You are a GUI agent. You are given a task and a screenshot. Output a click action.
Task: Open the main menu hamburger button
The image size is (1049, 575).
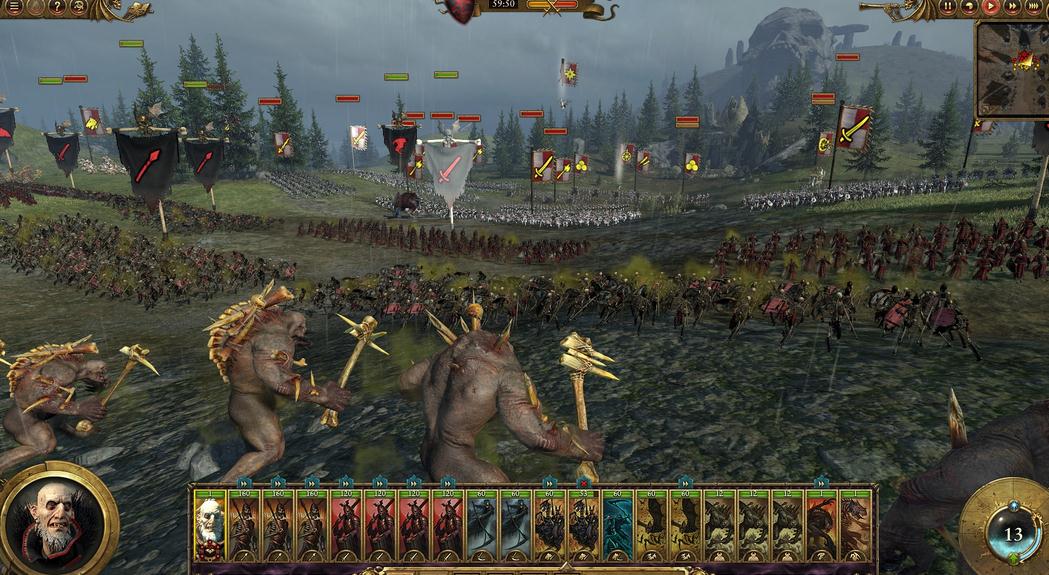pyautogui.click(x=14, y=7)
